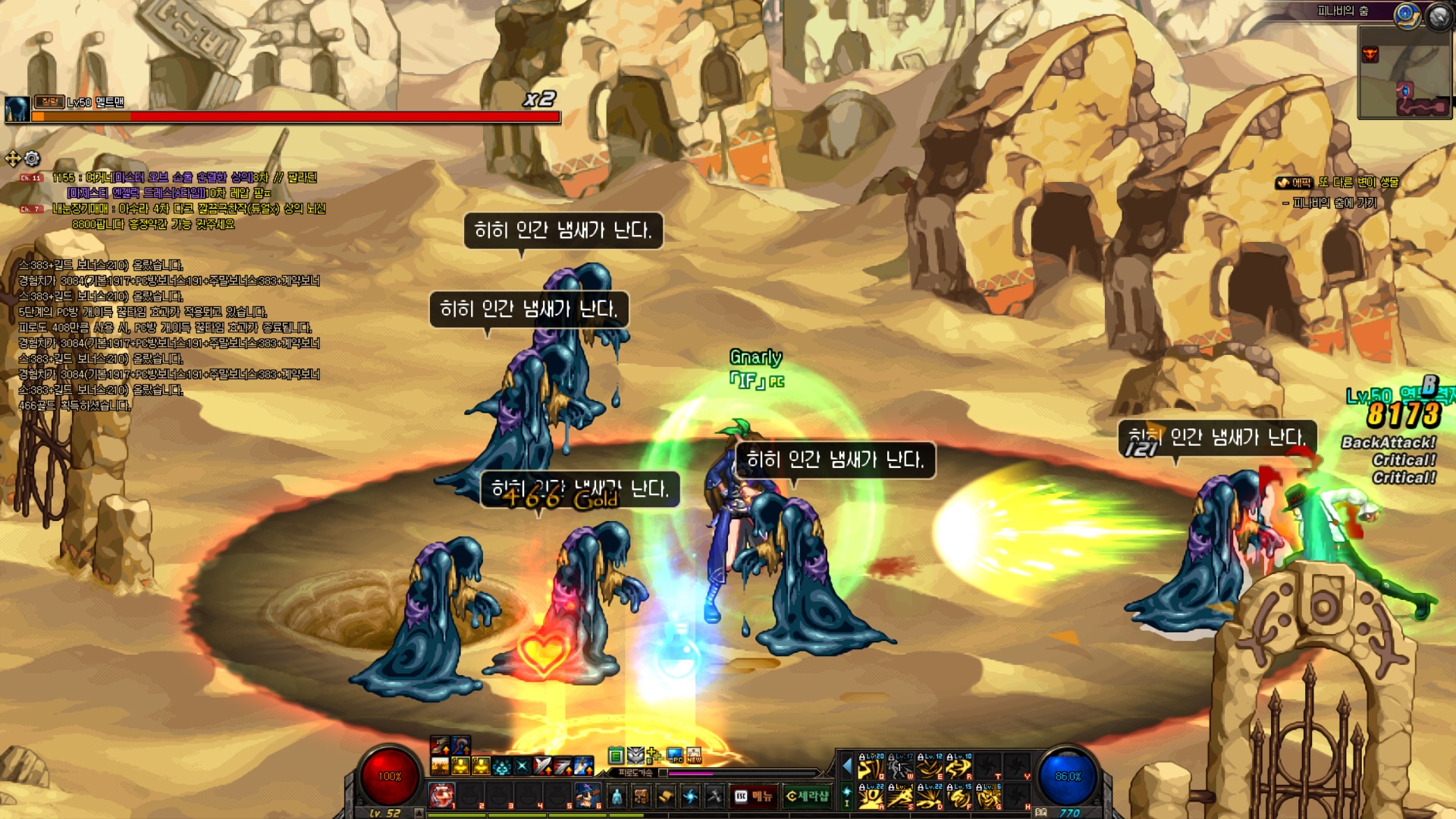Open the ESC 메뉴 menu button
The height and width of the screenshot is (819, 1456).
tap(753, 796)
